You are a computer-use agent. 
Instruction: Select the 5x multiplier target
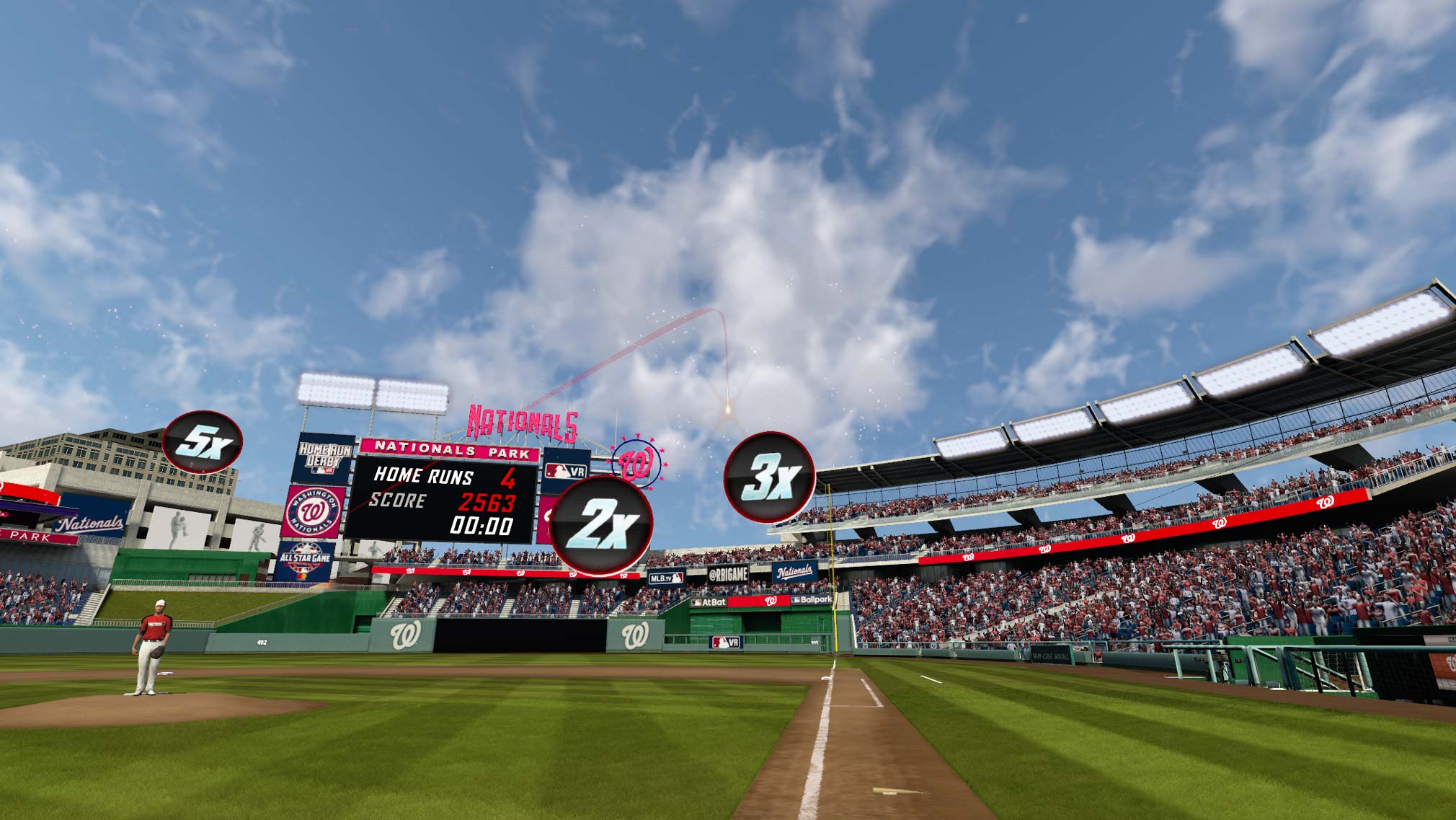coord(202,442)
